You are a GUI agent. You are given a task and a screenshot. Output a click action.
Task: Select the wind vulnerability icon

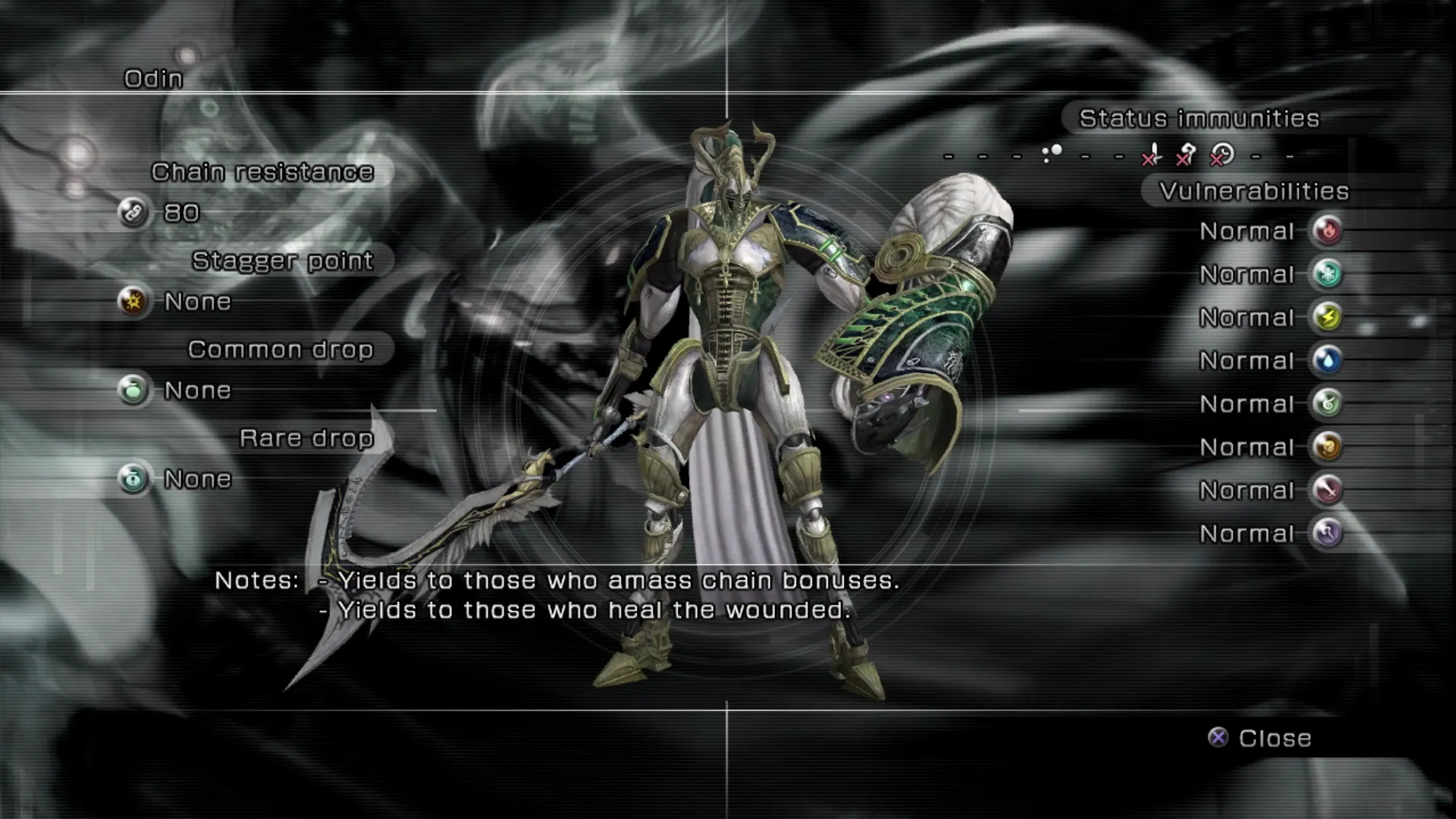point(1327,403)
